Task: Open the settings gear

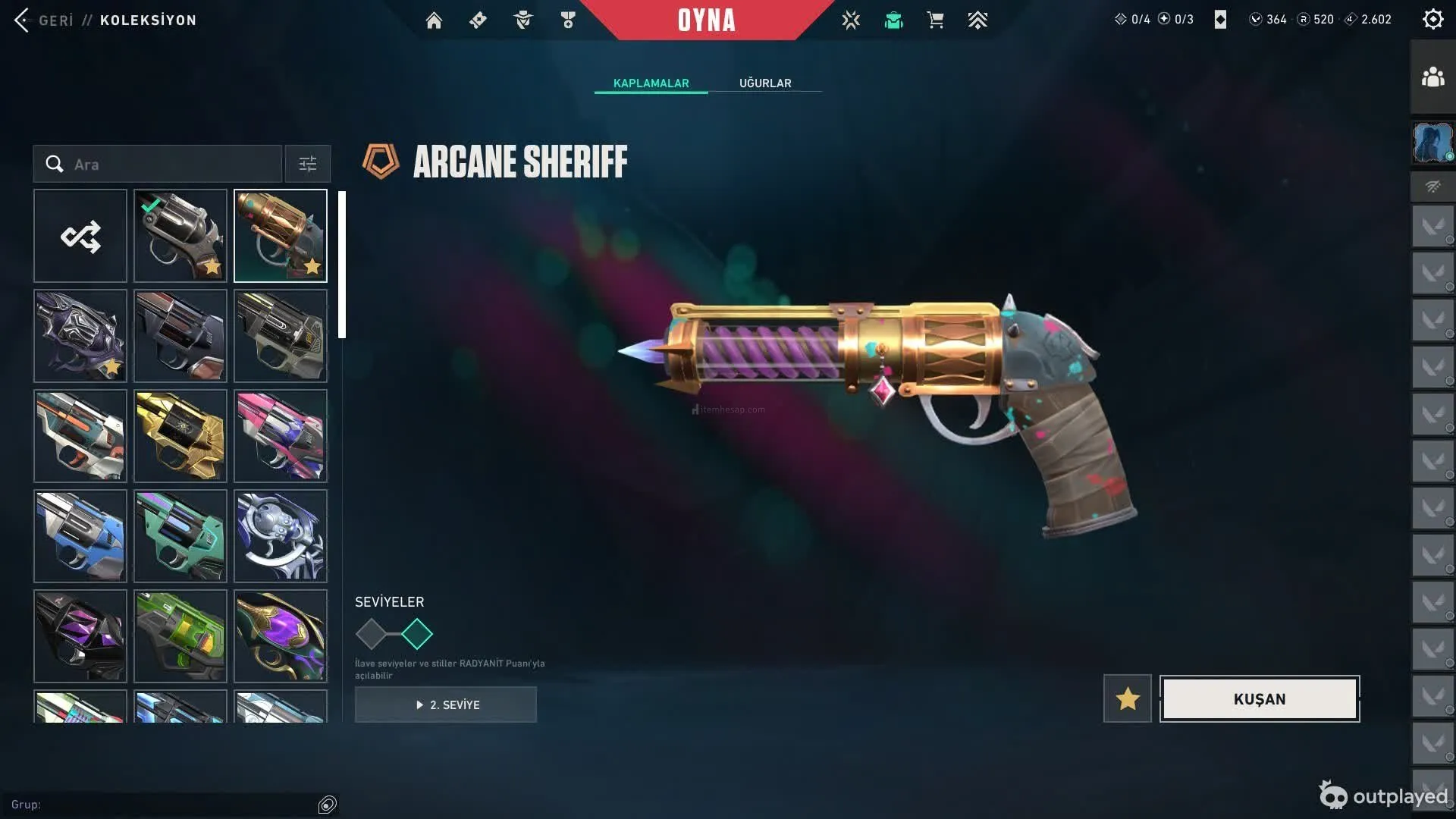Action: point(1432,20)
